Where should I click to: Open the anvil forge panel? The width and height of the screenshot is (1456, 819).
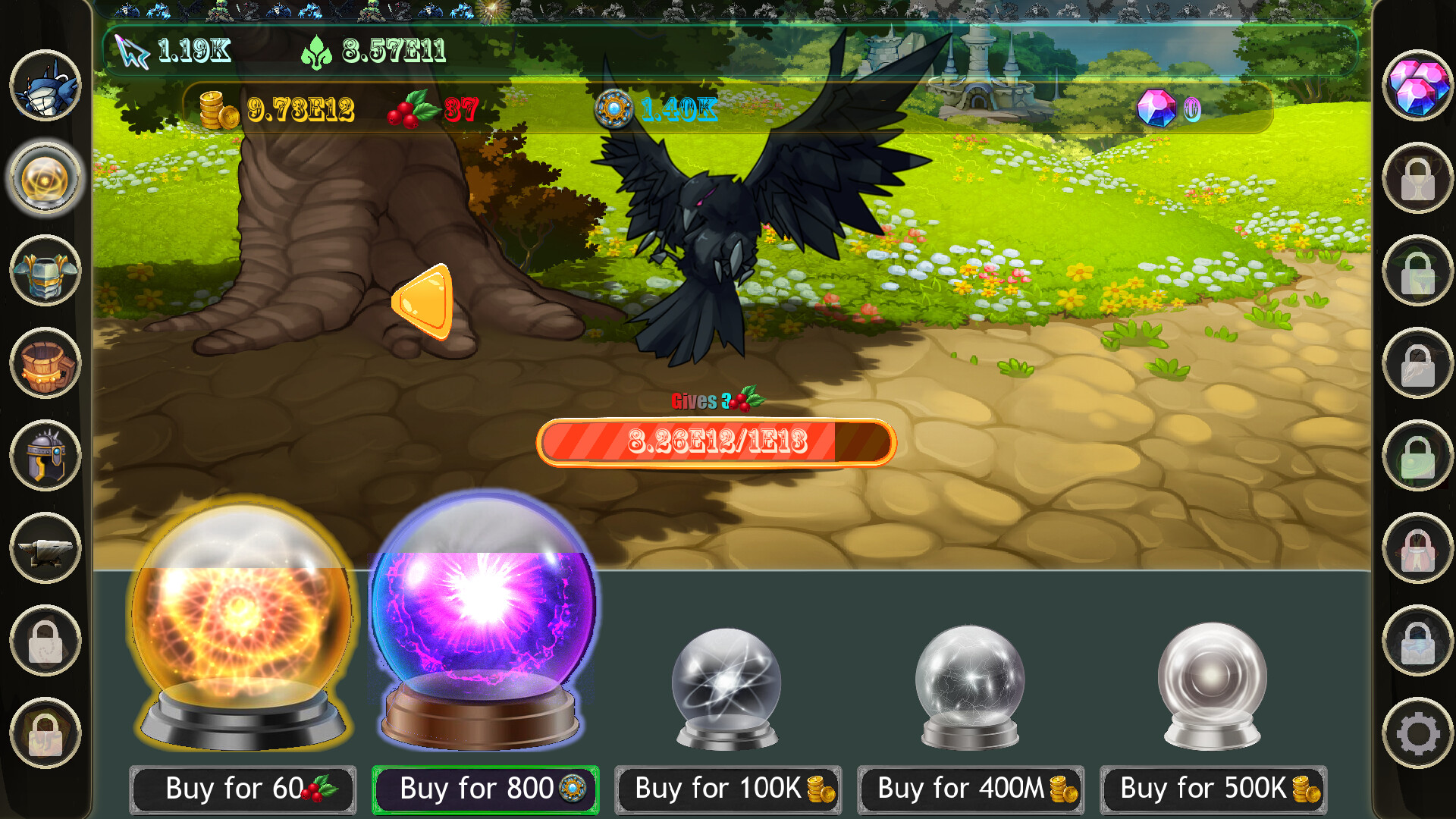click(43, 548)
